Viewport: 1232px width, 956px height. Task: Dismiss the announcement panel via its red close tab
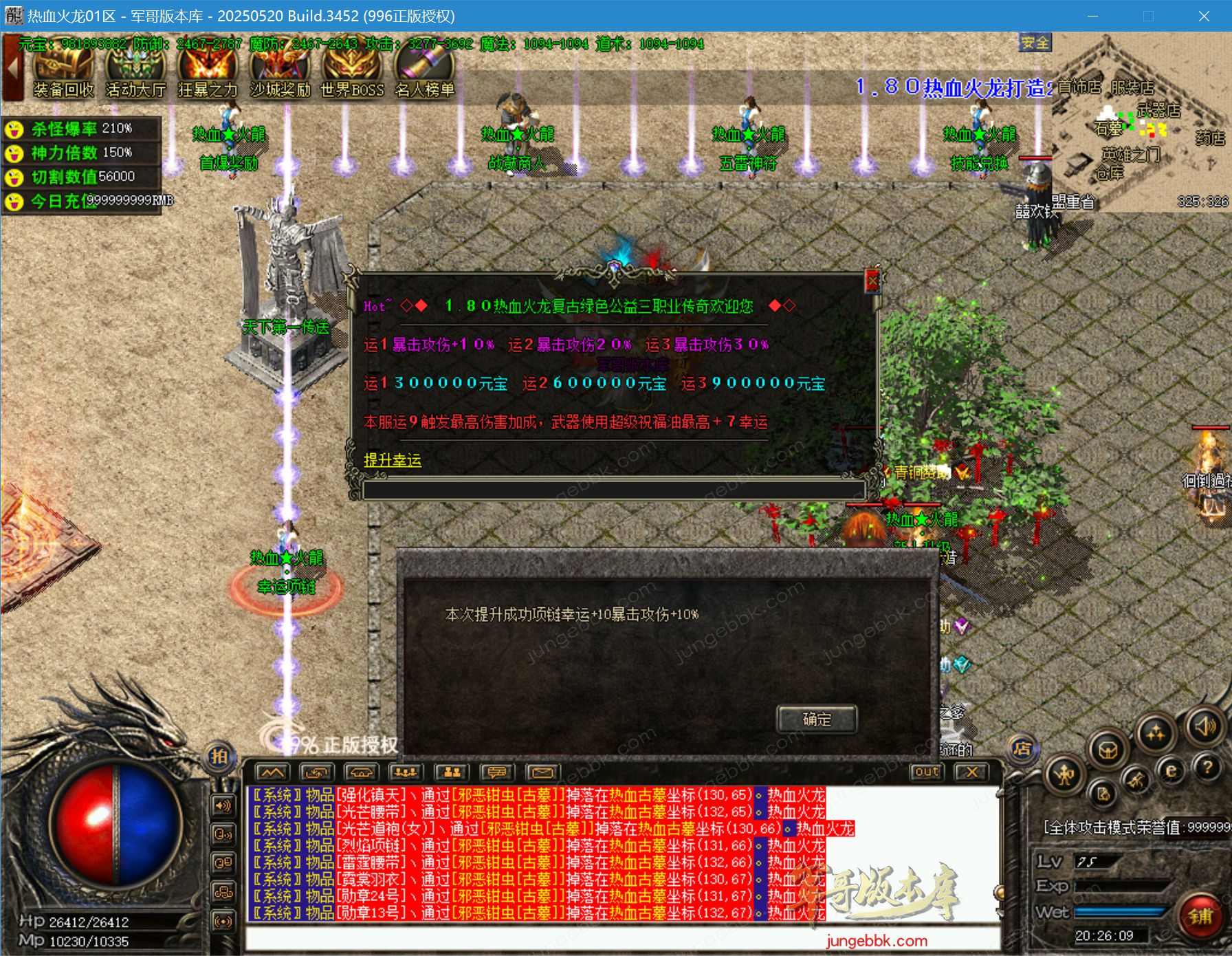pyautogui.click(x=873, y=280)
